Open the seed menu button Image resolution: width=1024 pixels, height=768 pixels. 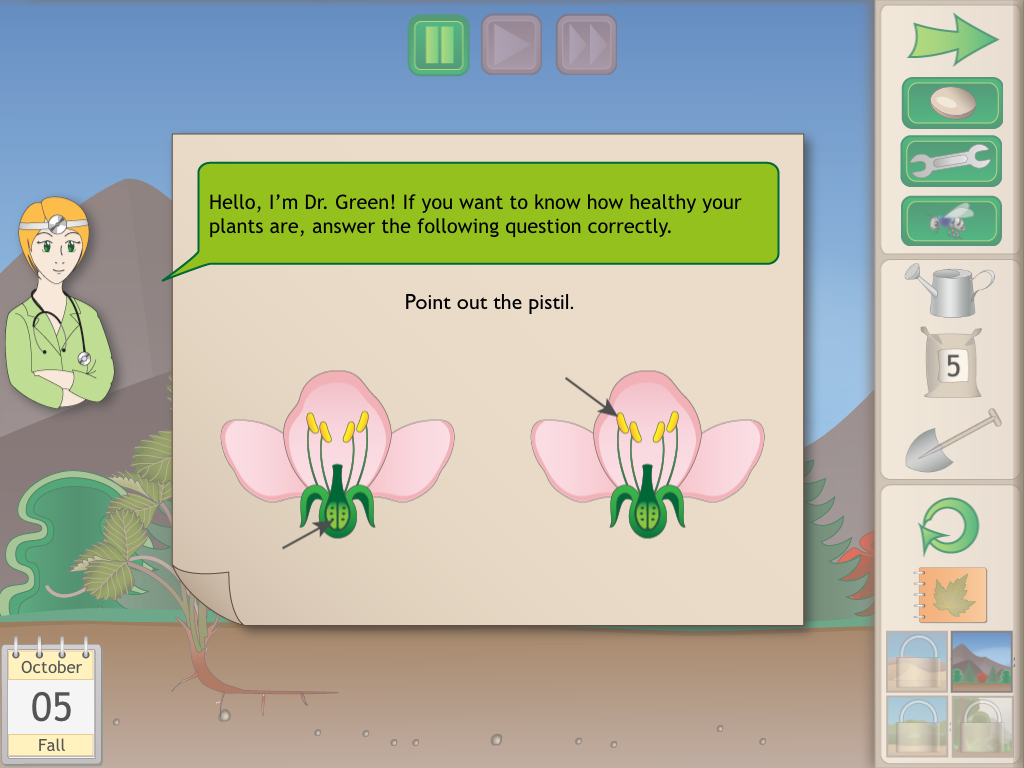click(952, 103)
